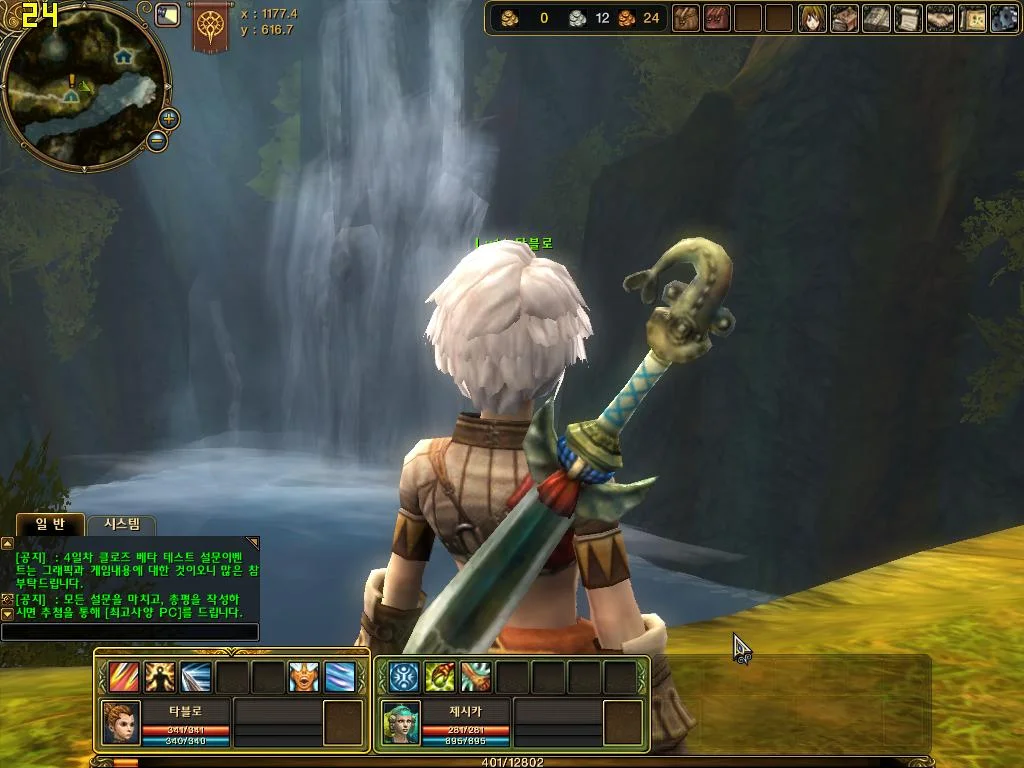1024x768 pixels.
Task: Open the gear settings icon
Action: [x=1004, y=18]
